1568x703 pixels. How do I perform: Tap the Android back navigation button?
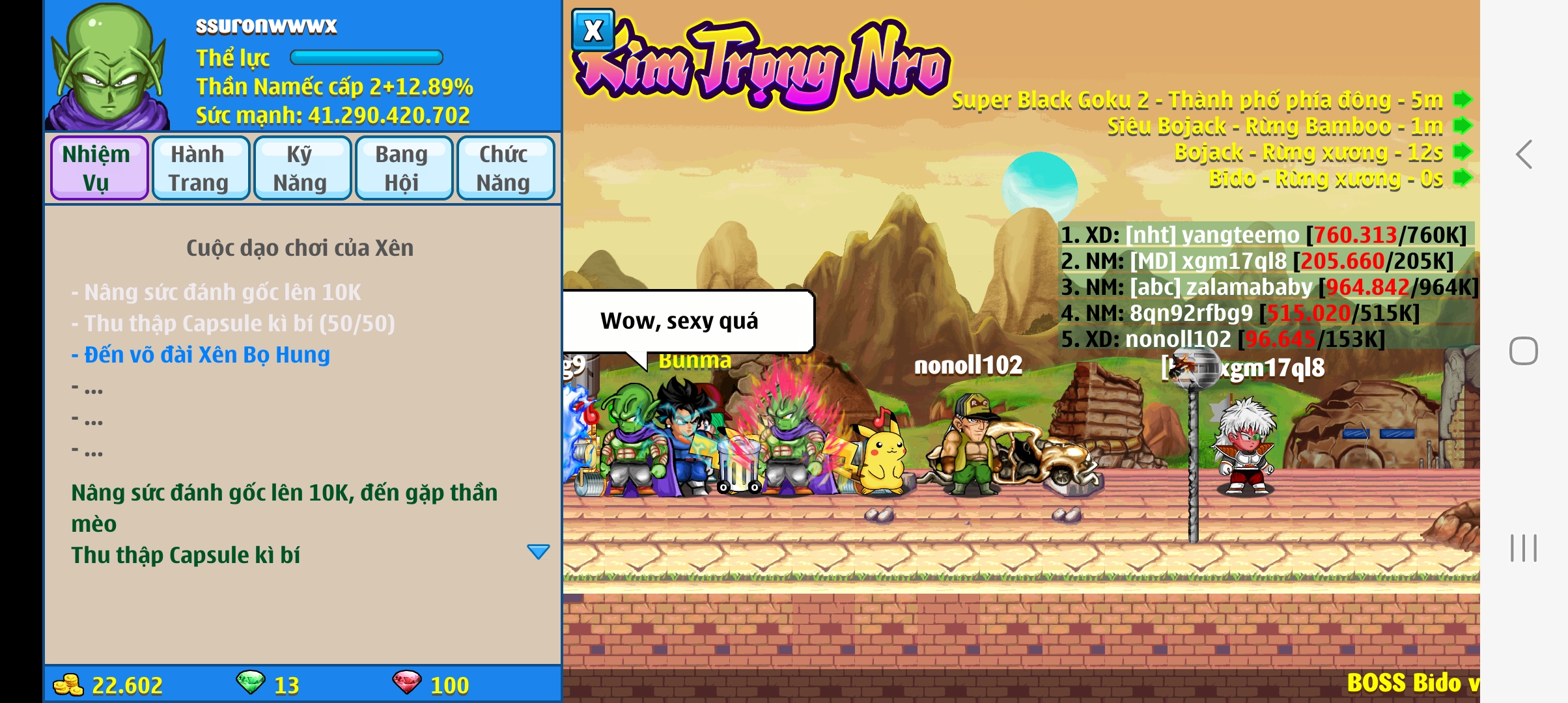point(1524,155)
